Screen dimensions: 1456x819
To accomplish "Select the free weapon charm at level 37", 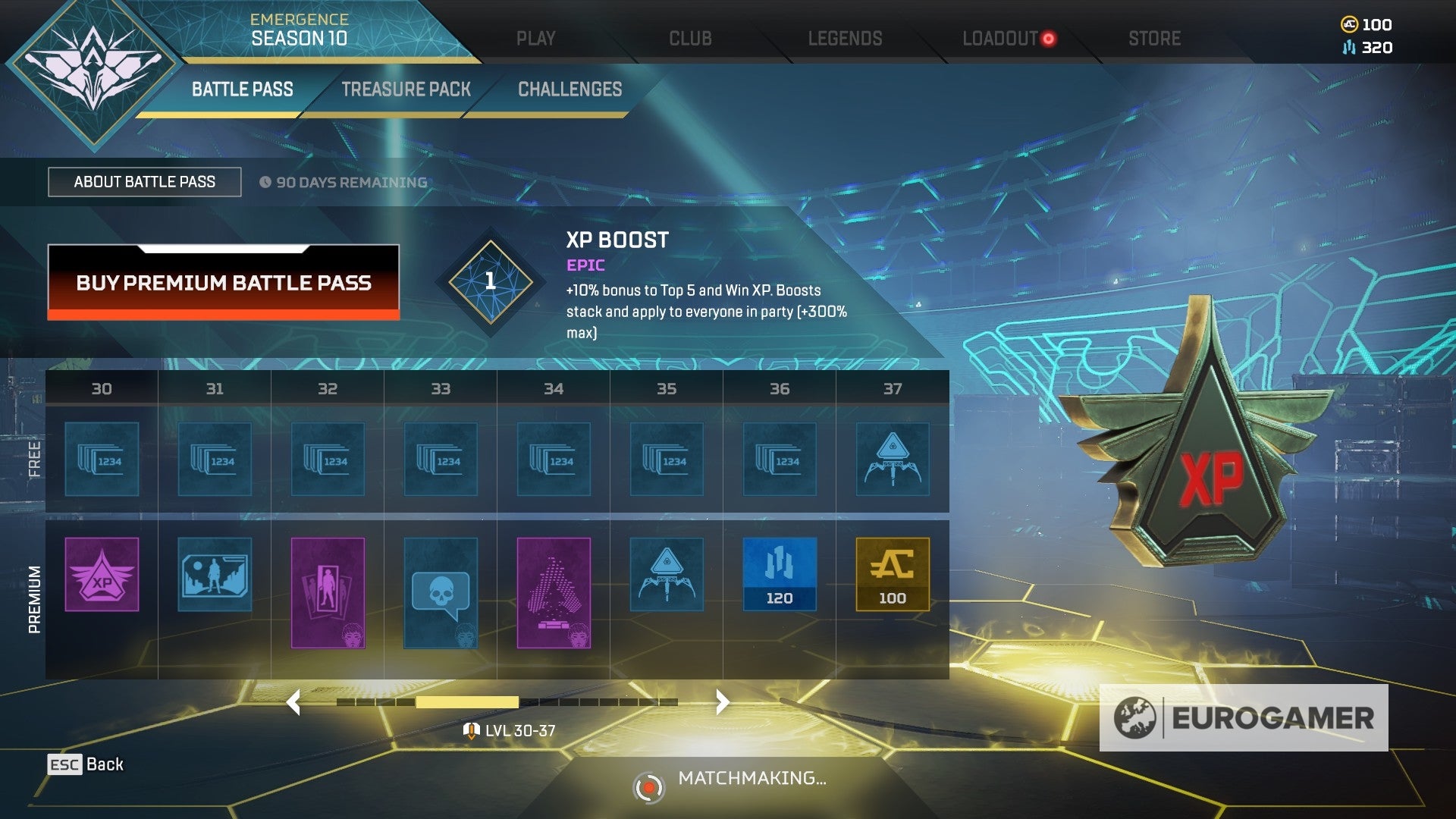I will [892, 459].
